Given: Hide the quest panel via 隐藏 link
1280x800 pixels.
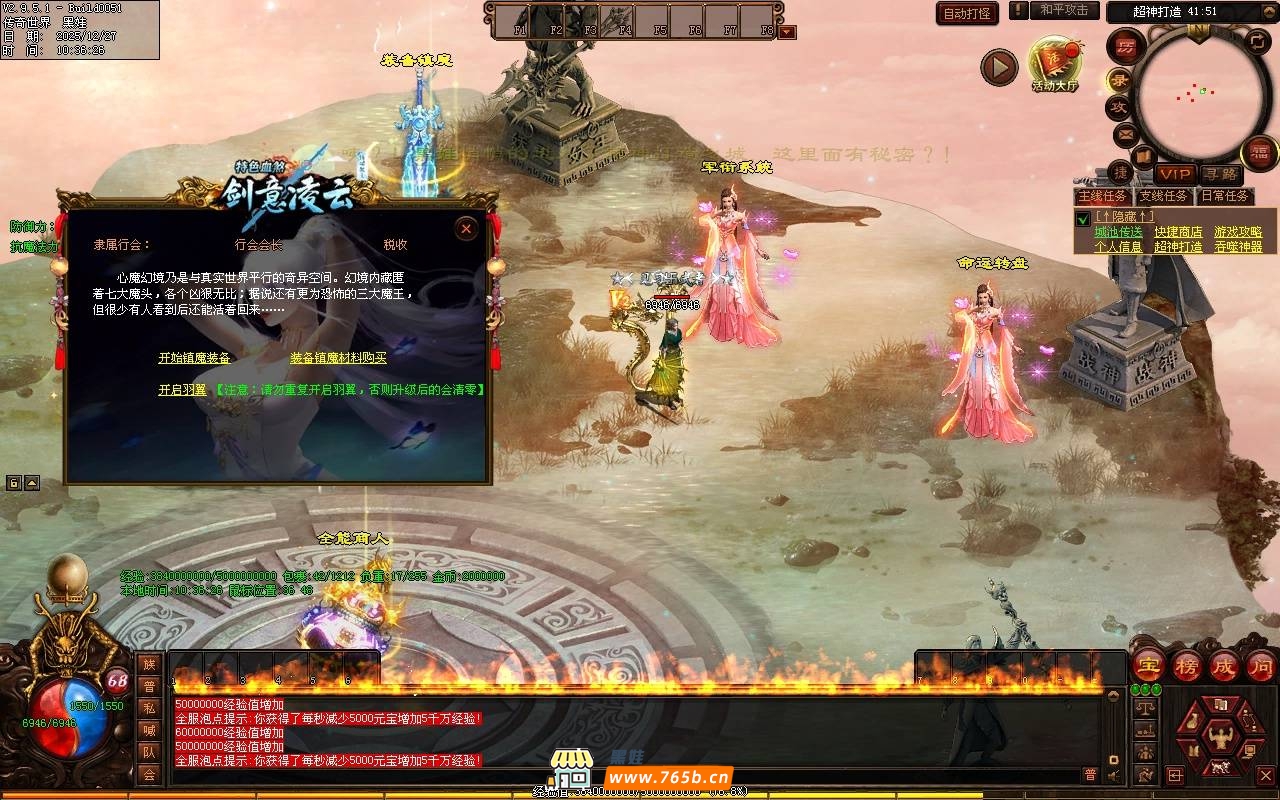Looking at the screenshot, I should tap(1124, 216).
